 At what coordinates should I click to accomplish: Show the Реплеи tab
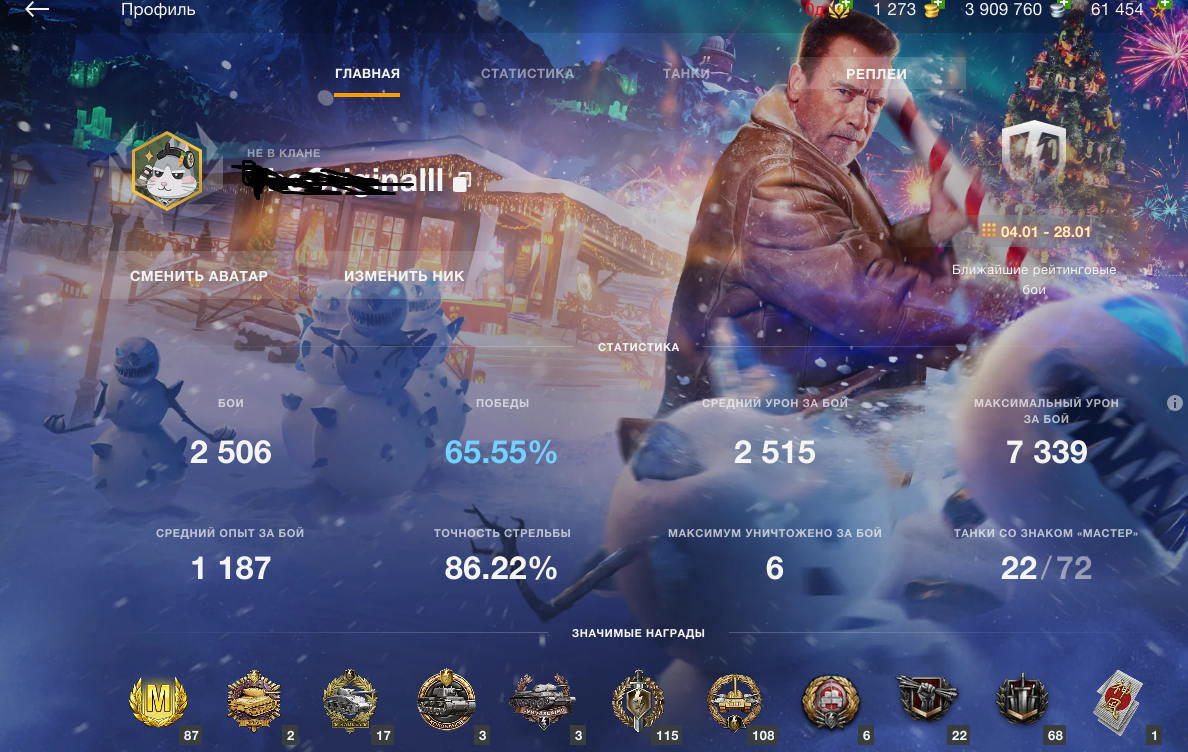point(876,74)
